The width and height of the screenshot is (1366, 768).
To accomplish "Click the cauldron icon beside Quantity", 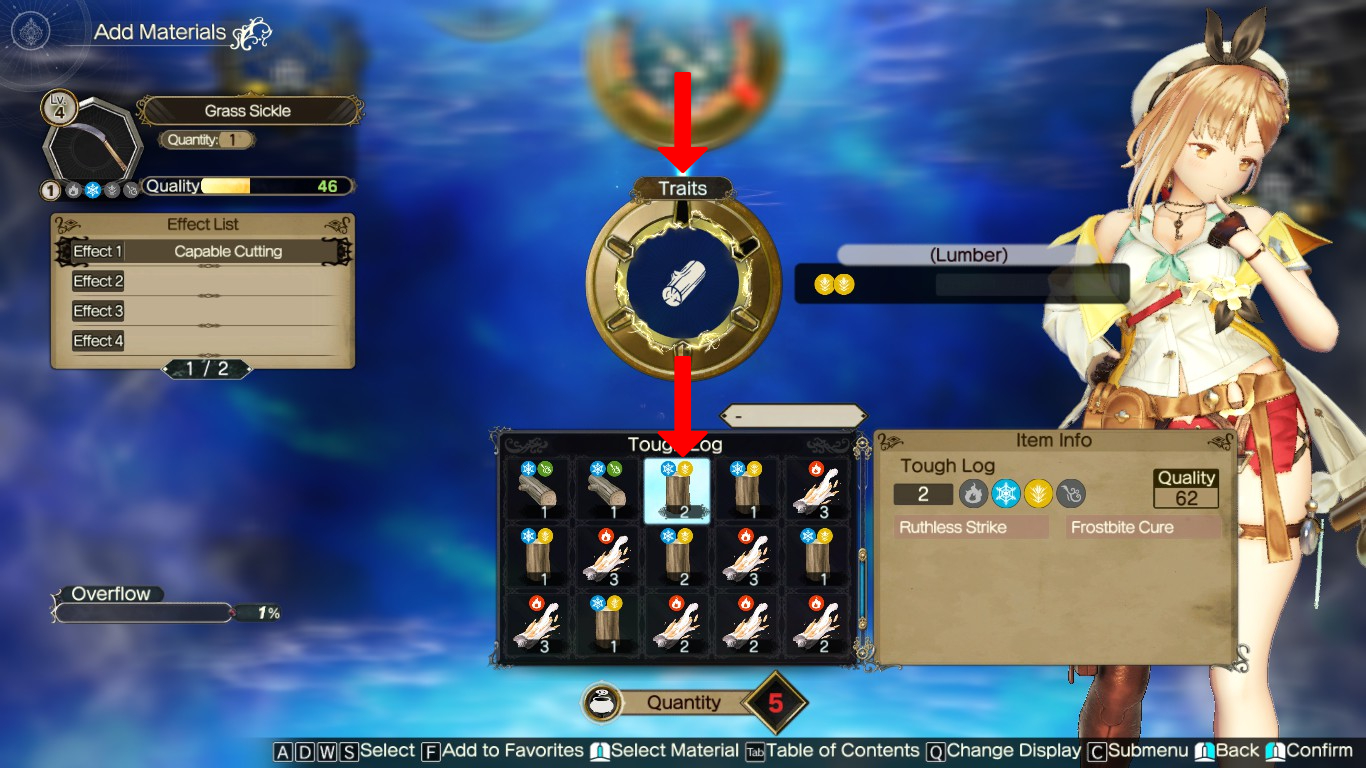I will pos(601,702).
